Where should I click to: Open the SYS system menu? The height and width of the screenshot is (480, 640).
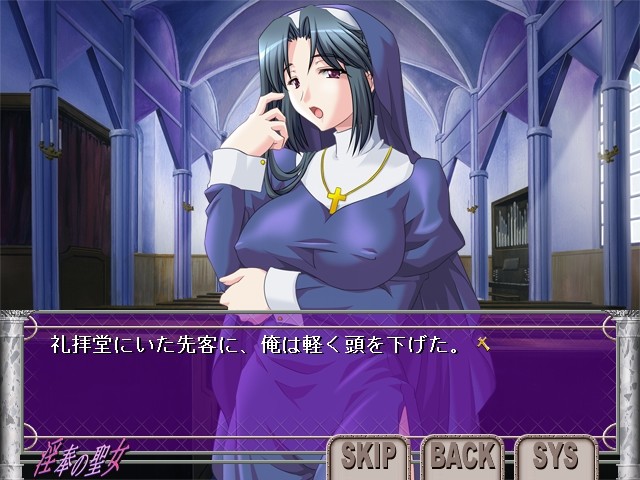(x=556, y=457)
